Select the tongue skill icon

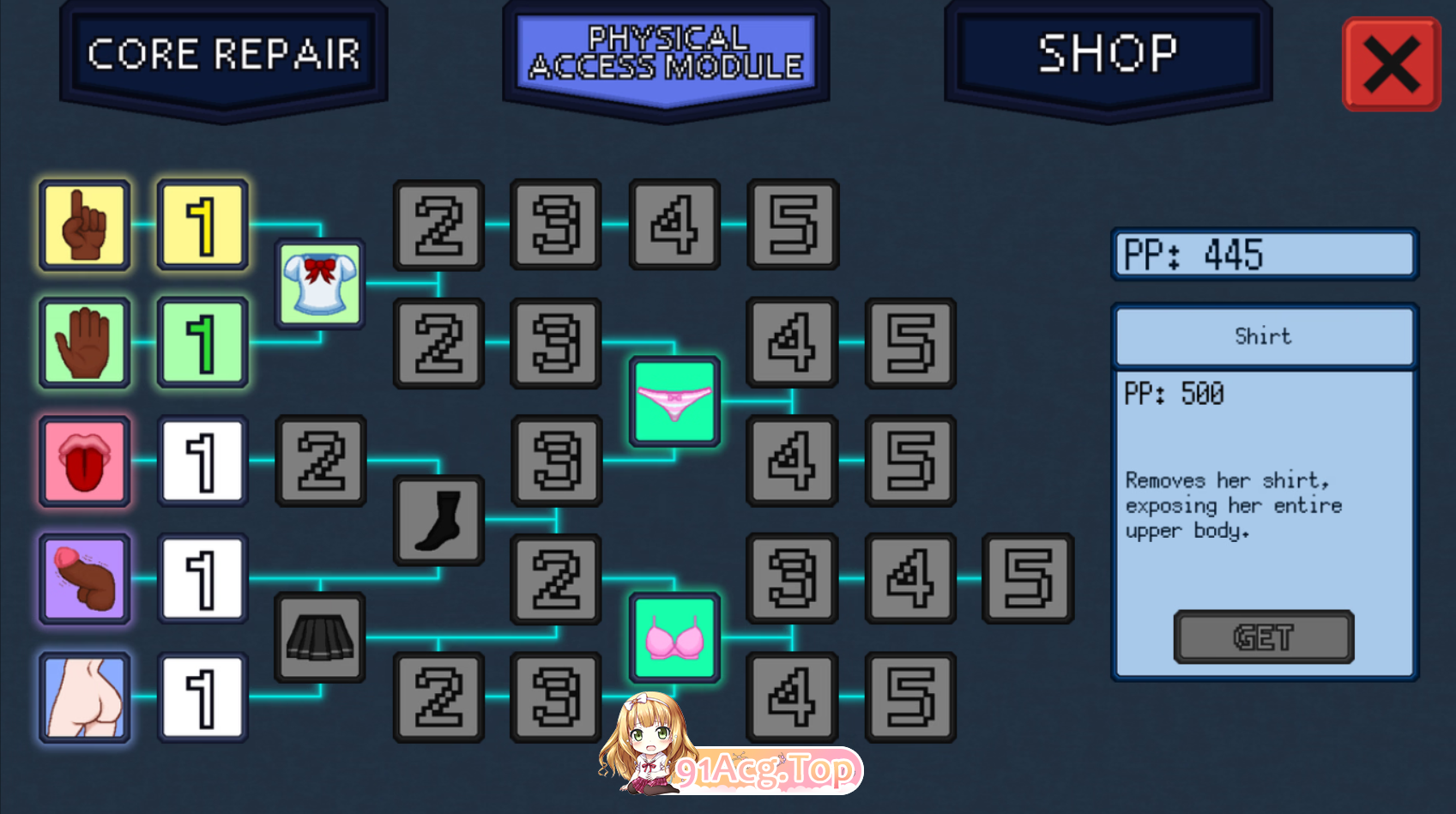tap(84, 461)
